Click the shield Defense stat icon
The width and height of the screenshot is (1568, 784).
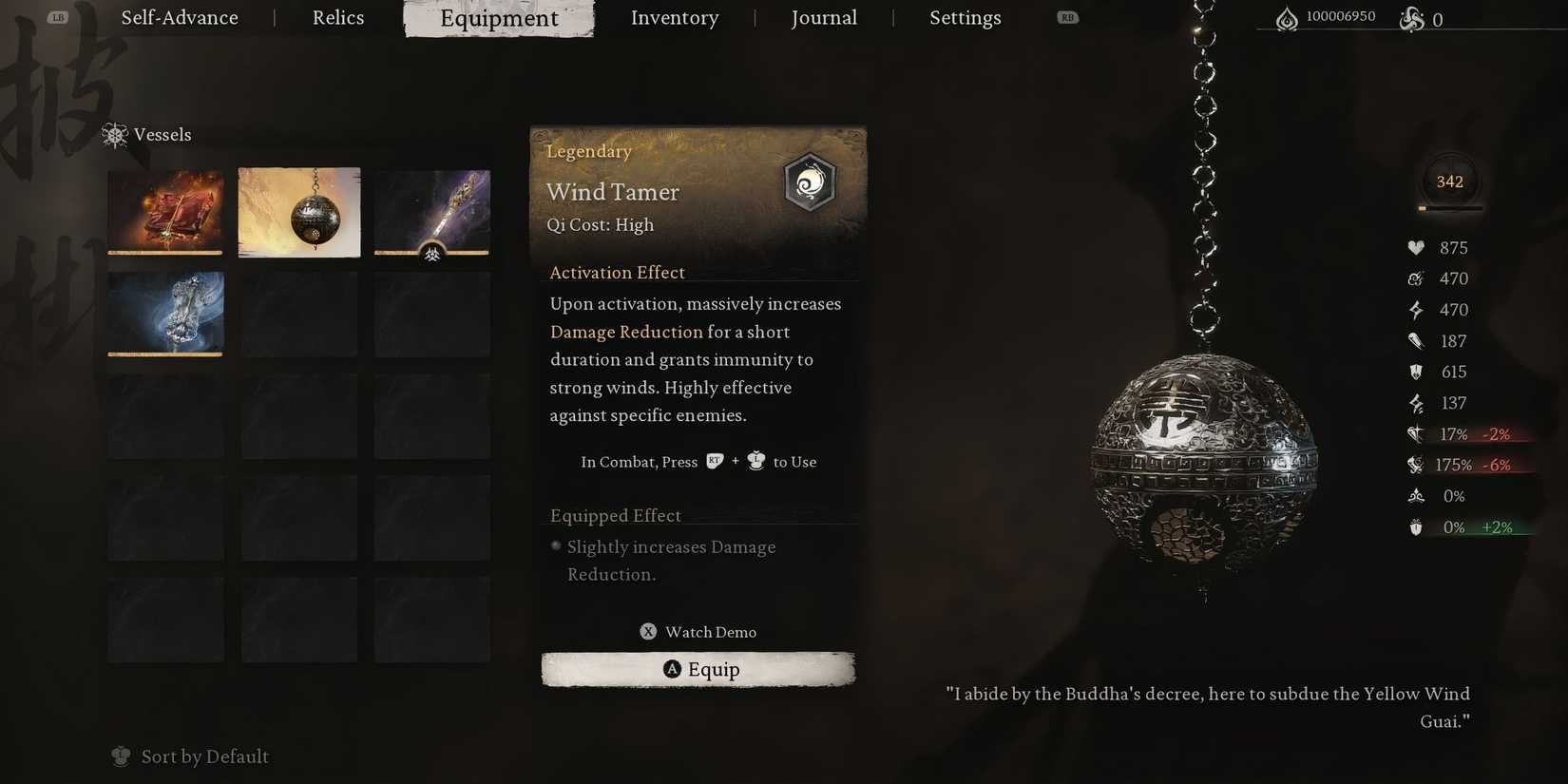pos(1415,372)
